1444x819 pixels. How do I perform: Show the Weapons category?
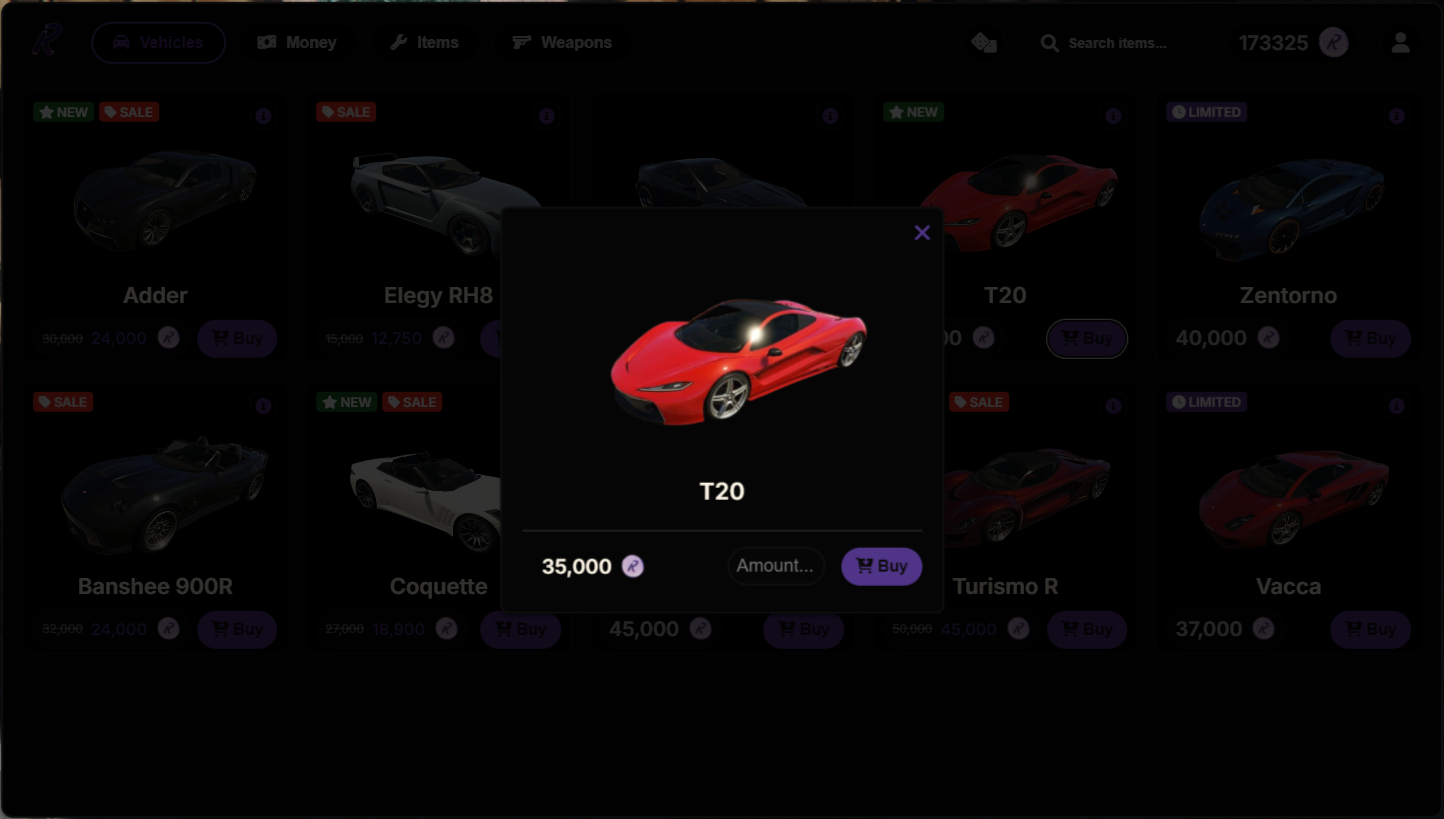coord(562,43)
